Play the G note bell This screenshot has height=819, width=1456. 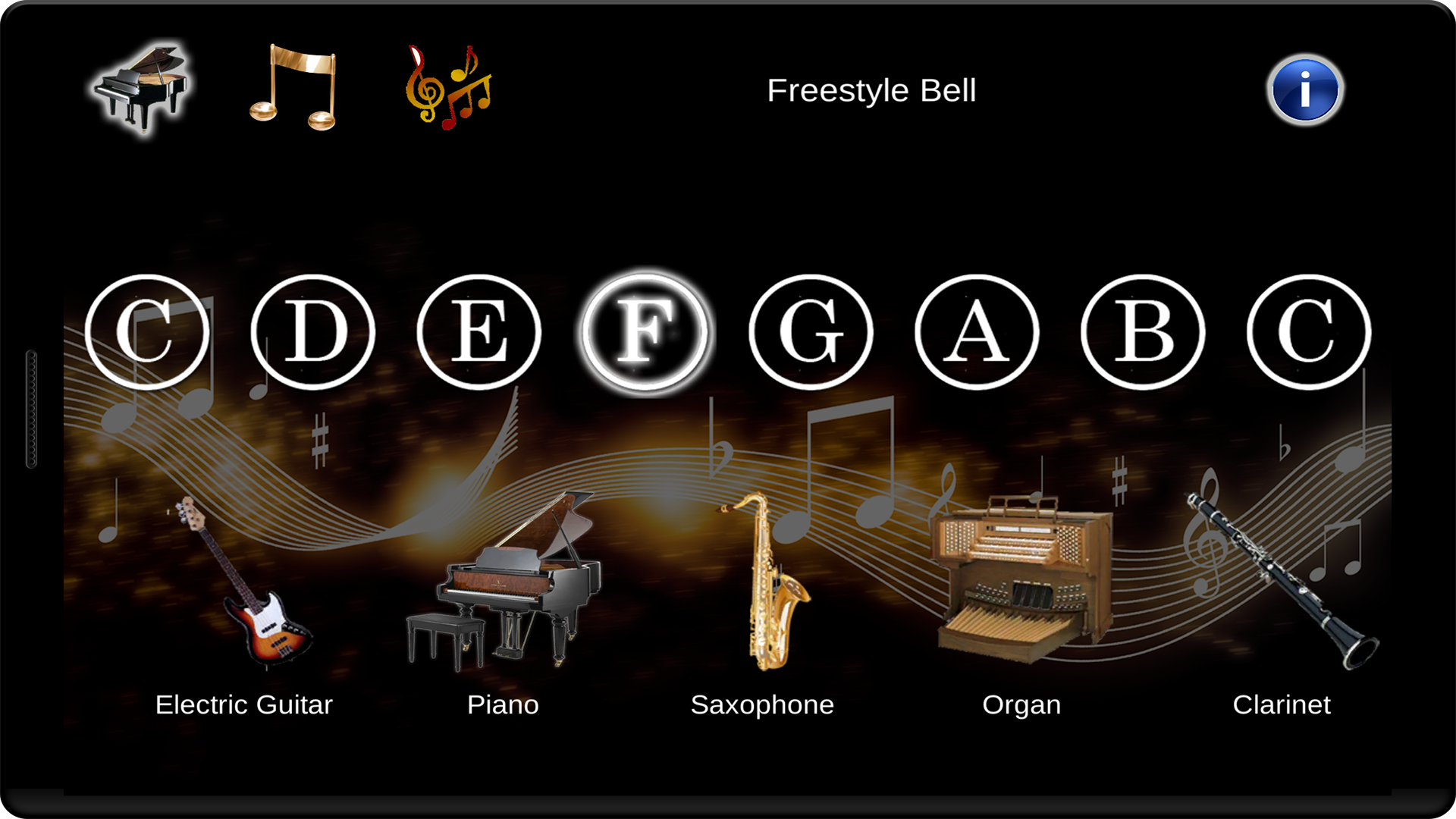pyautogui.click(x=811, y=330)
